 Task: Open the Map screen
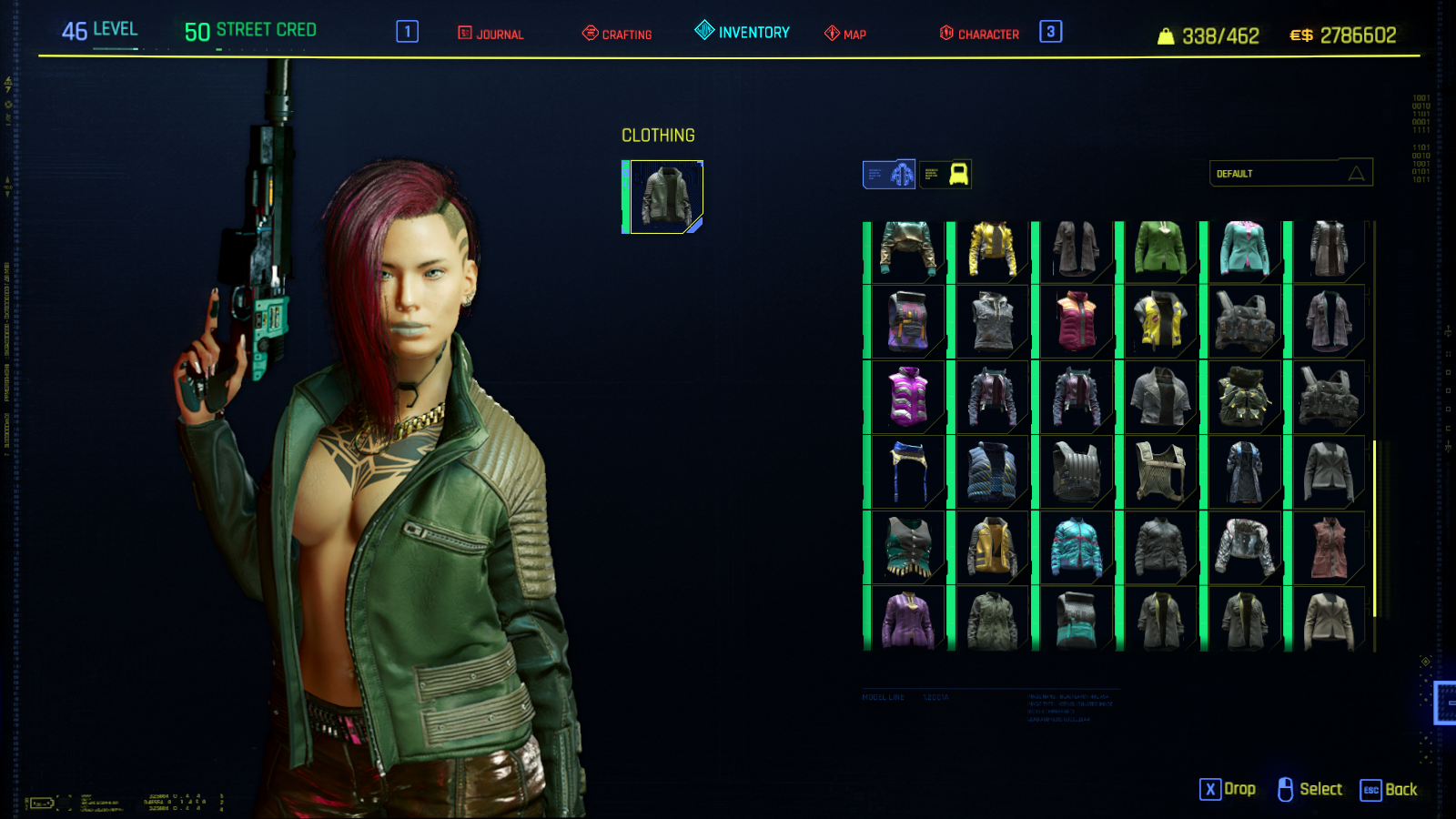[x=845, y=34]
